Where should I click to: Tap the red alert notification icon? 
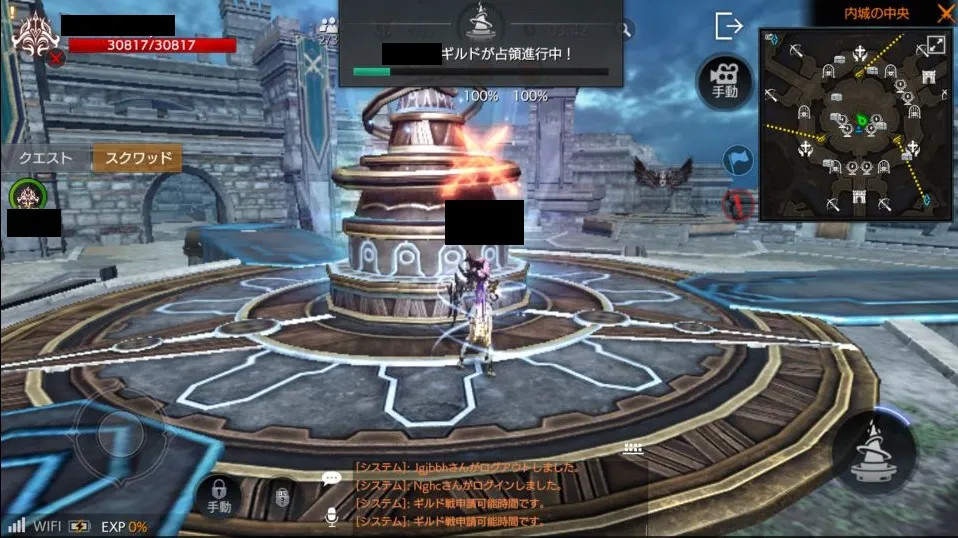coord(737,204)
